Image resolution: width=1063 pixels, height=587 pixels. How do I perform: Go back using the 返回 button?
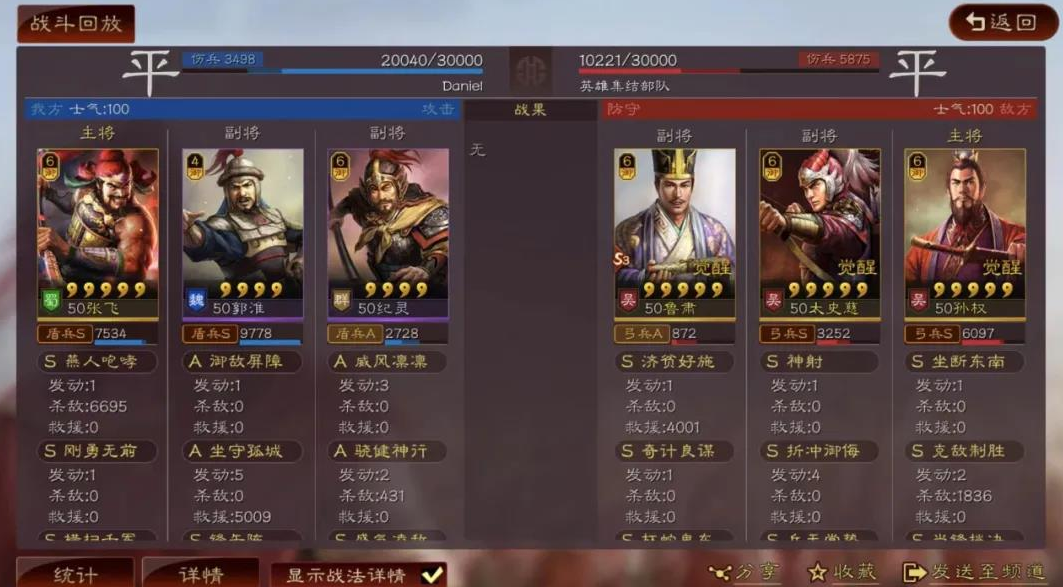[1000, 23]
